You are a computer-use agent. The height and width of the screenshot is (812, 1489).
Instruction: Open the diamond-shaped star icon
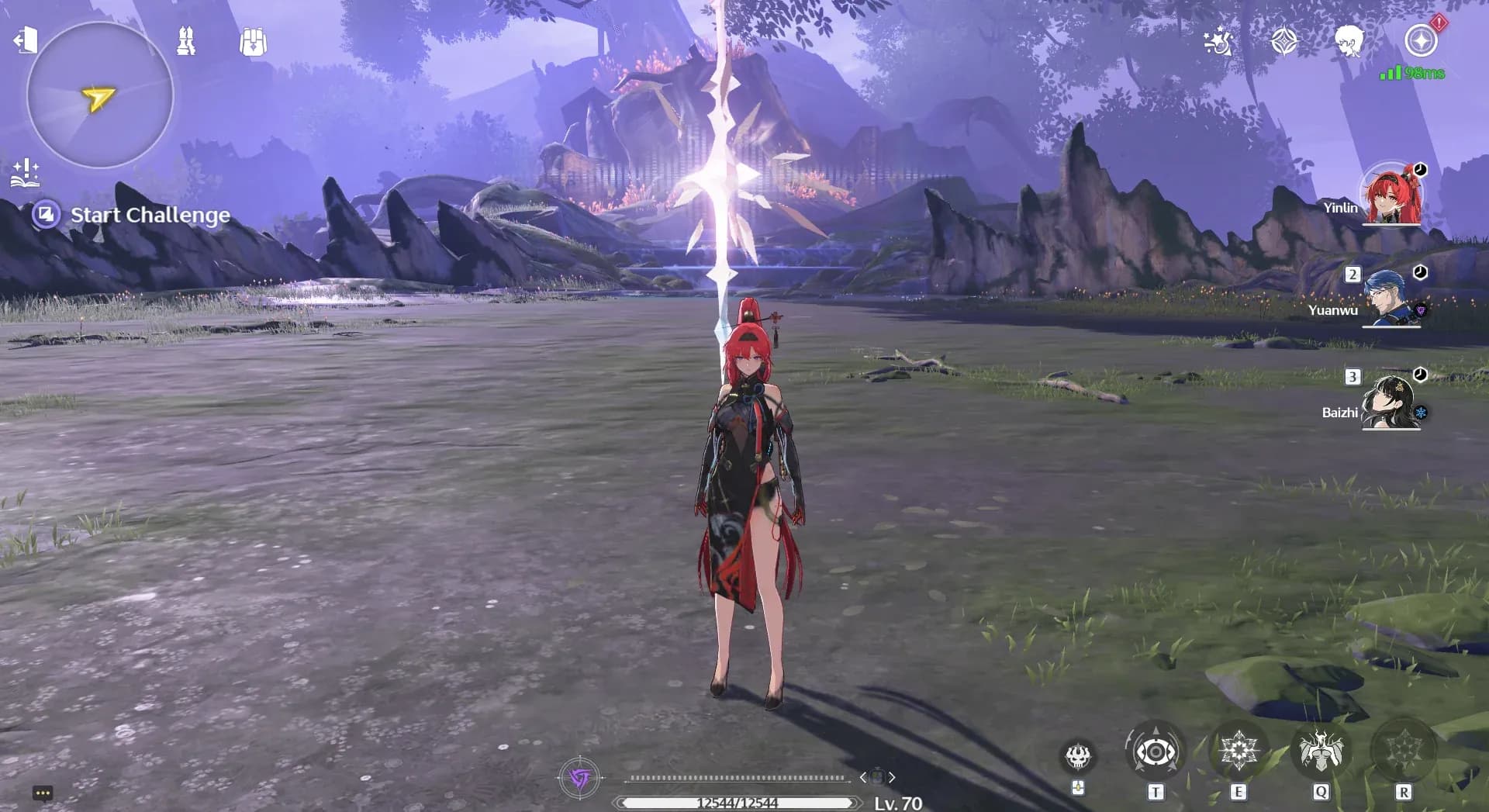[x=1284, y=41]
